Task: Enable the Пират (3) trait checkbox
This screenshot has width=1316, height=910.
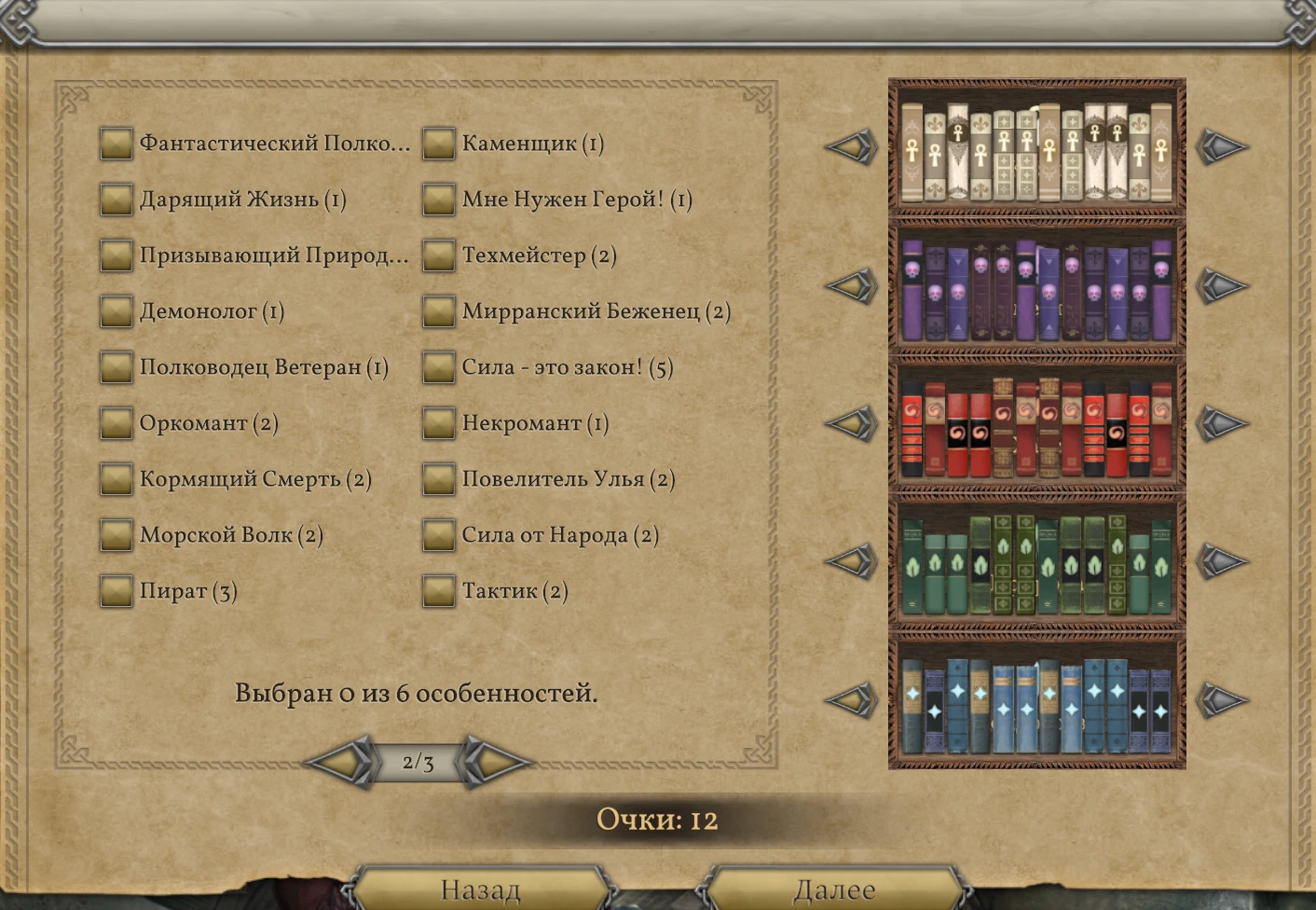Action: click(x=115, y=591)
